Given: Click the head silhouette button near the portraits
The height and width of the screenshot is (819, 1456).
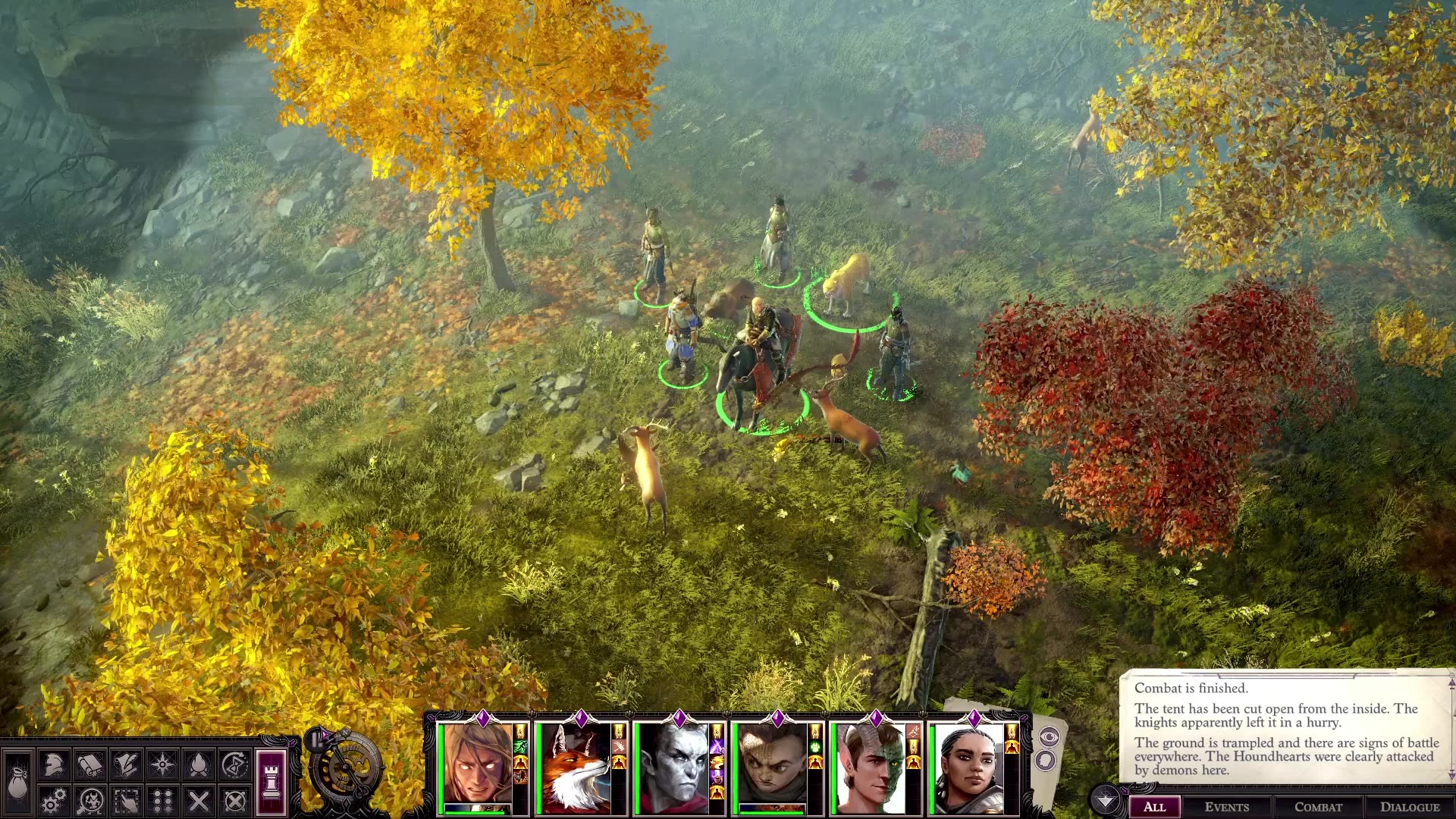Looking at the screenshot, I should pyautogui.click(x=1046, y=761).
